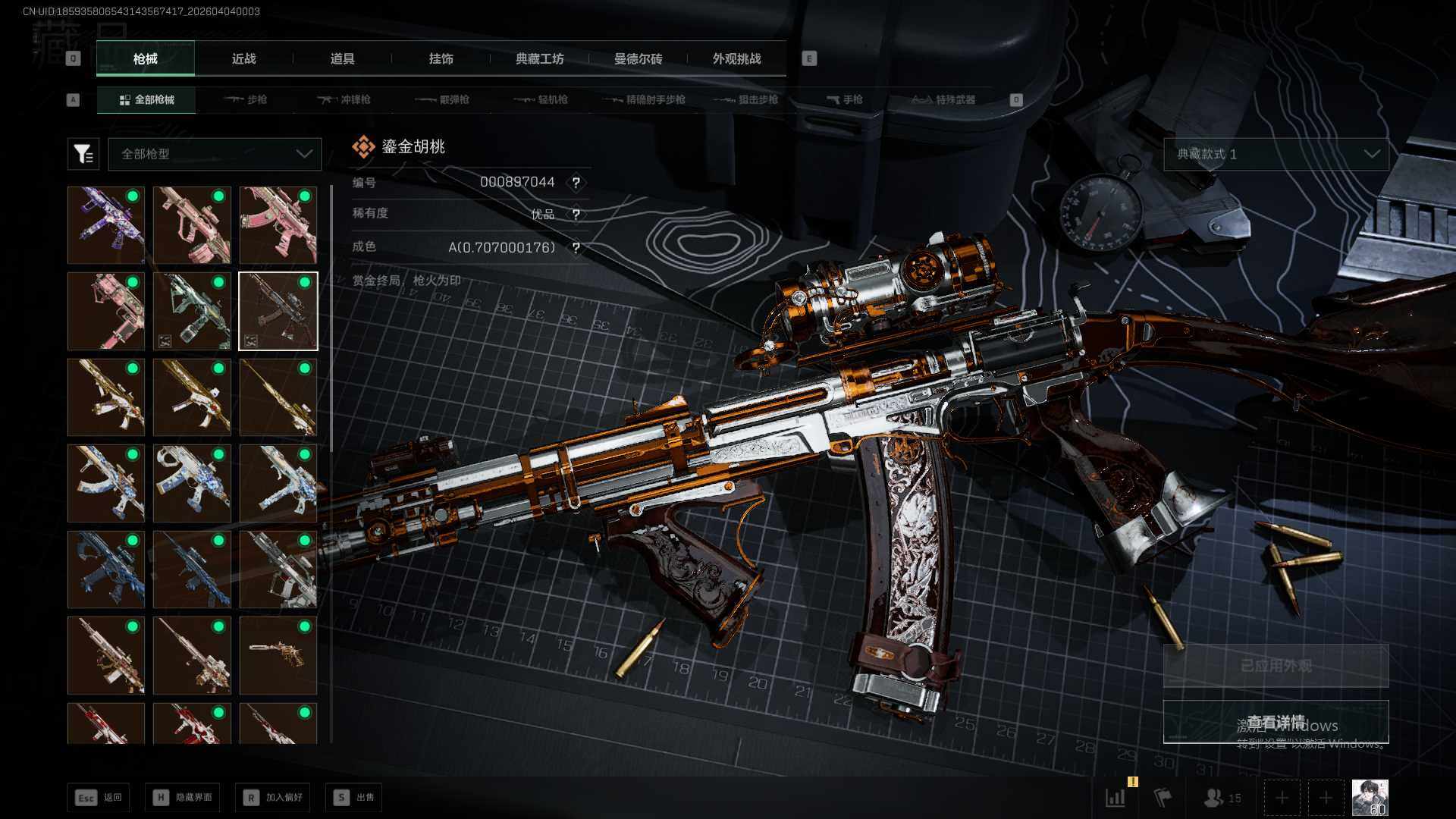Screen dimensions: 1456x819
Task: Switch to the 曼德尔砖 tab
Action: [x=638, y=58]
